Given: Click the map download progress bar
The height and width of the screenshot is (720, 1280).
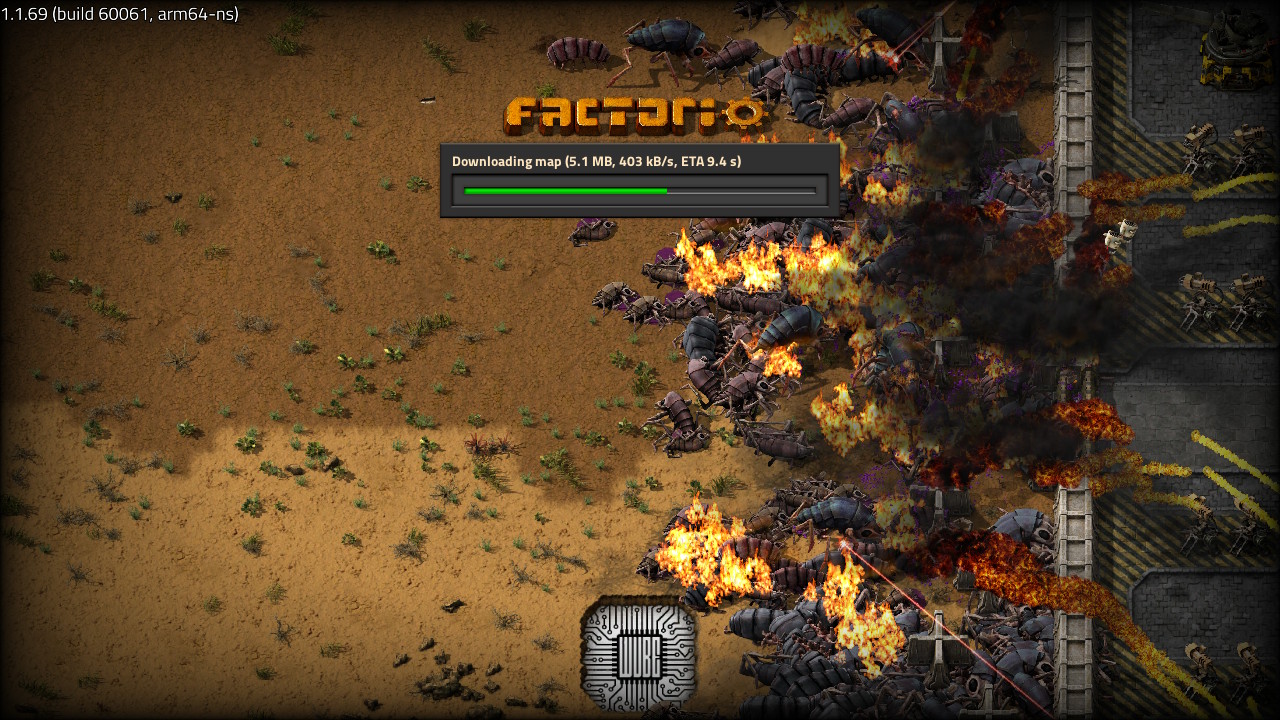Looking at the screenshot, I should coord(638,189).
